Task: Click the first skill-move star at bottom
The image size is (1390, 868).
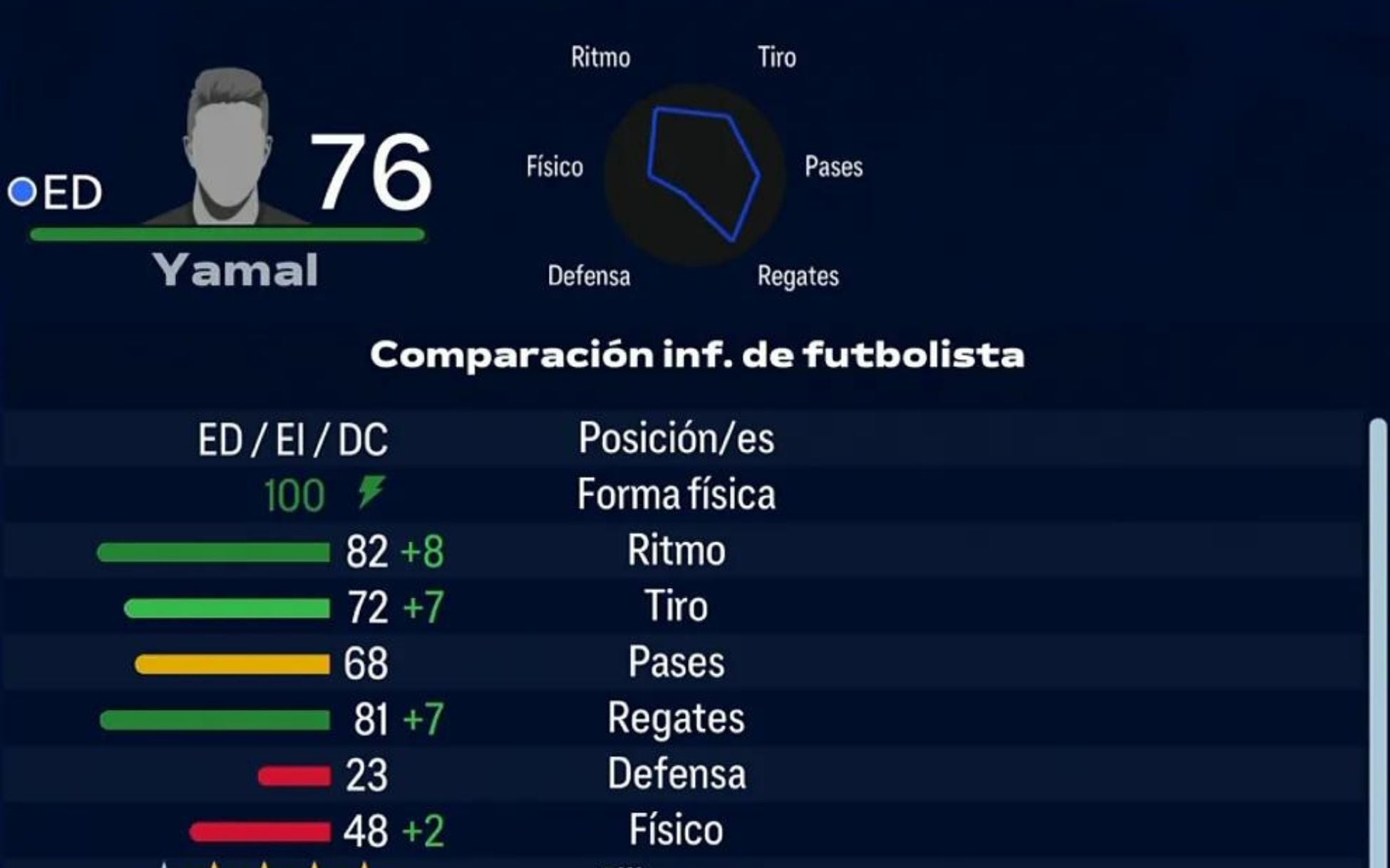Action: tap(164, 864)
